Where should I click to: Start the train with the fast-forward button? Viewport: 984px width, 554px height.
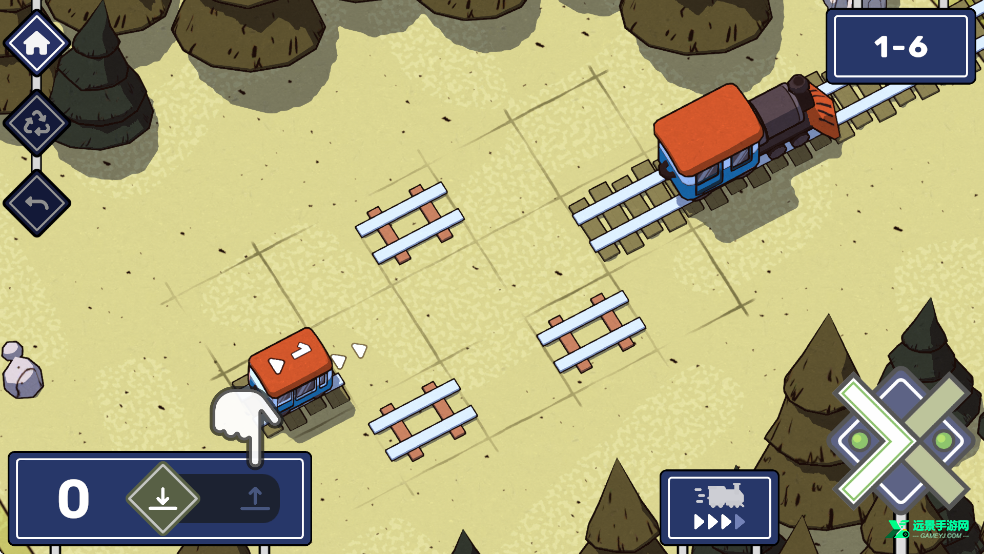point(719,508)
